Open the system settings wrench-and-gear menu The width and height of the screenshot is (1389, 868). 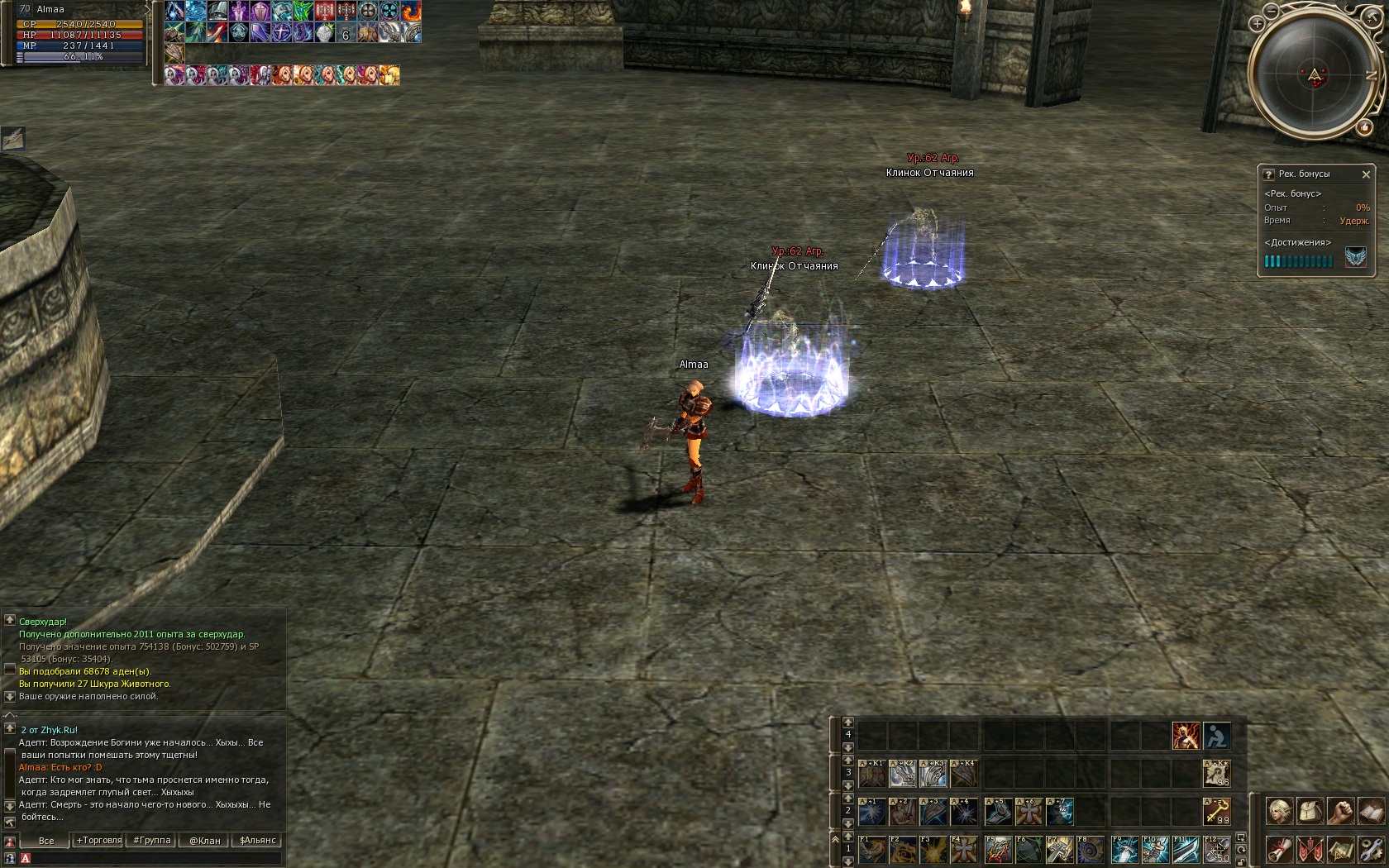1370,850
